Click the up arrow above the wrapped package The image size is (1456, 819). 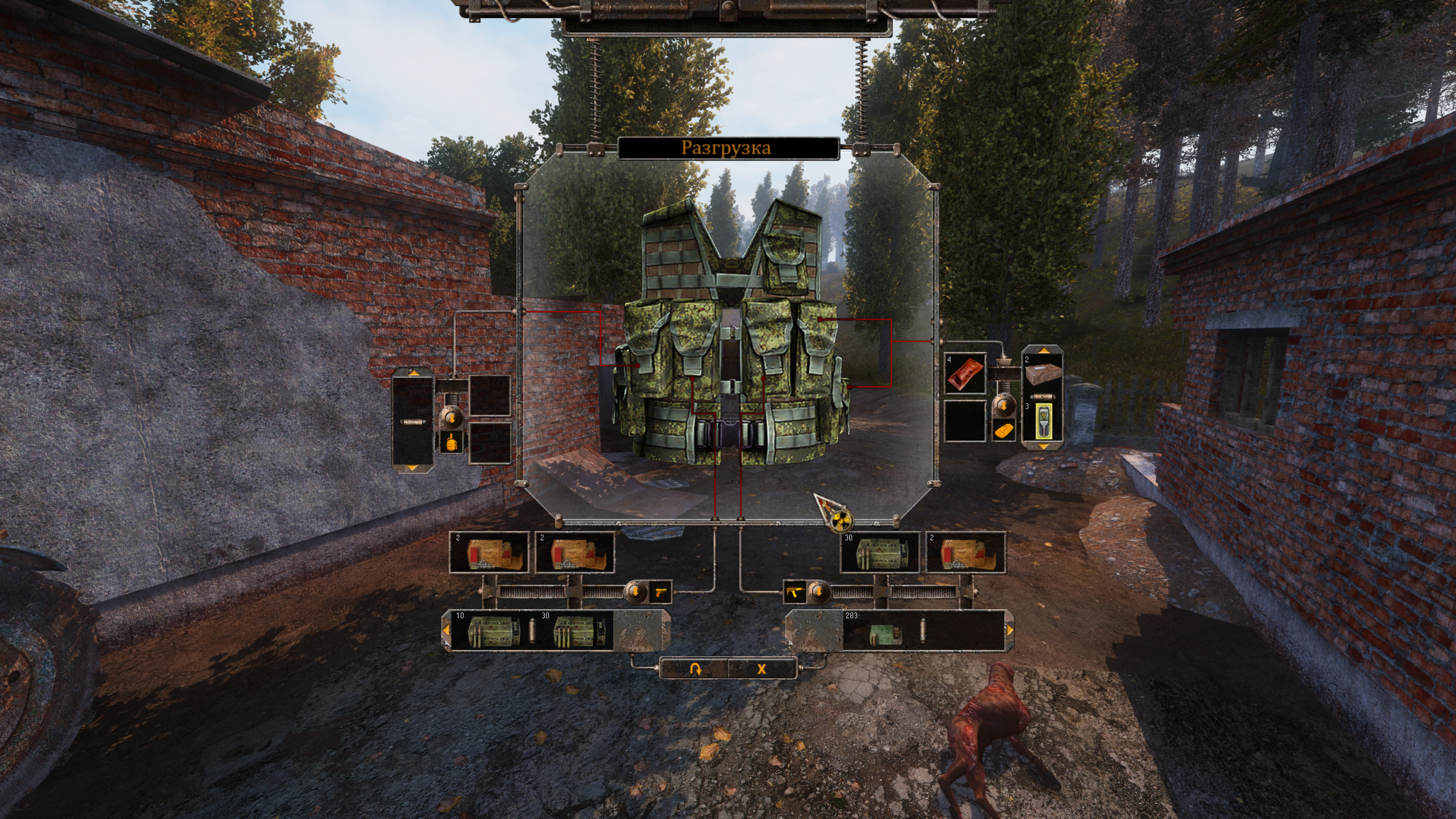coord(1043,350)
